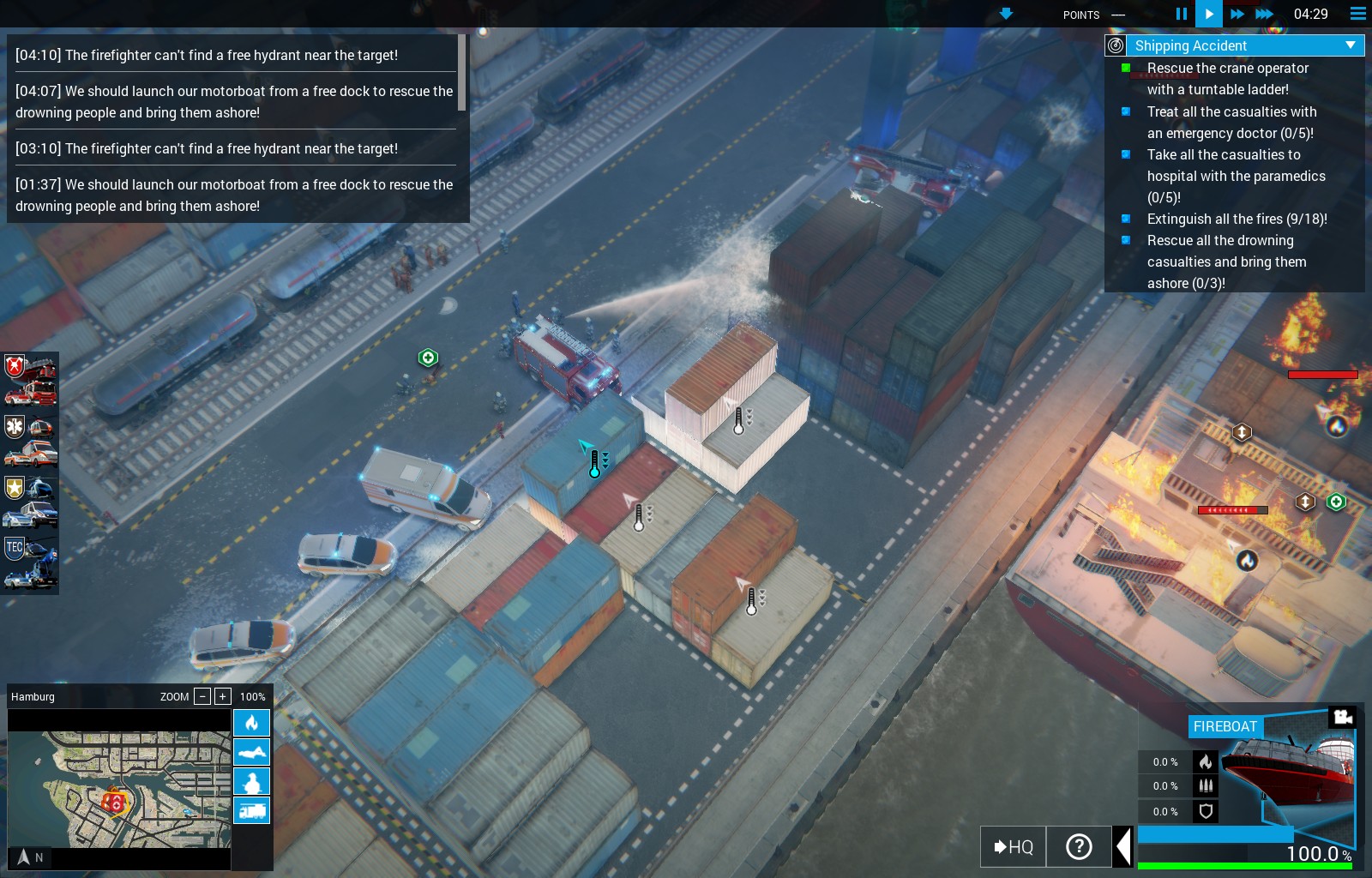The height and width of the screenshot is (878, 1372).
Task: Open the question mark help button
Action: (x=1079, y=847)
